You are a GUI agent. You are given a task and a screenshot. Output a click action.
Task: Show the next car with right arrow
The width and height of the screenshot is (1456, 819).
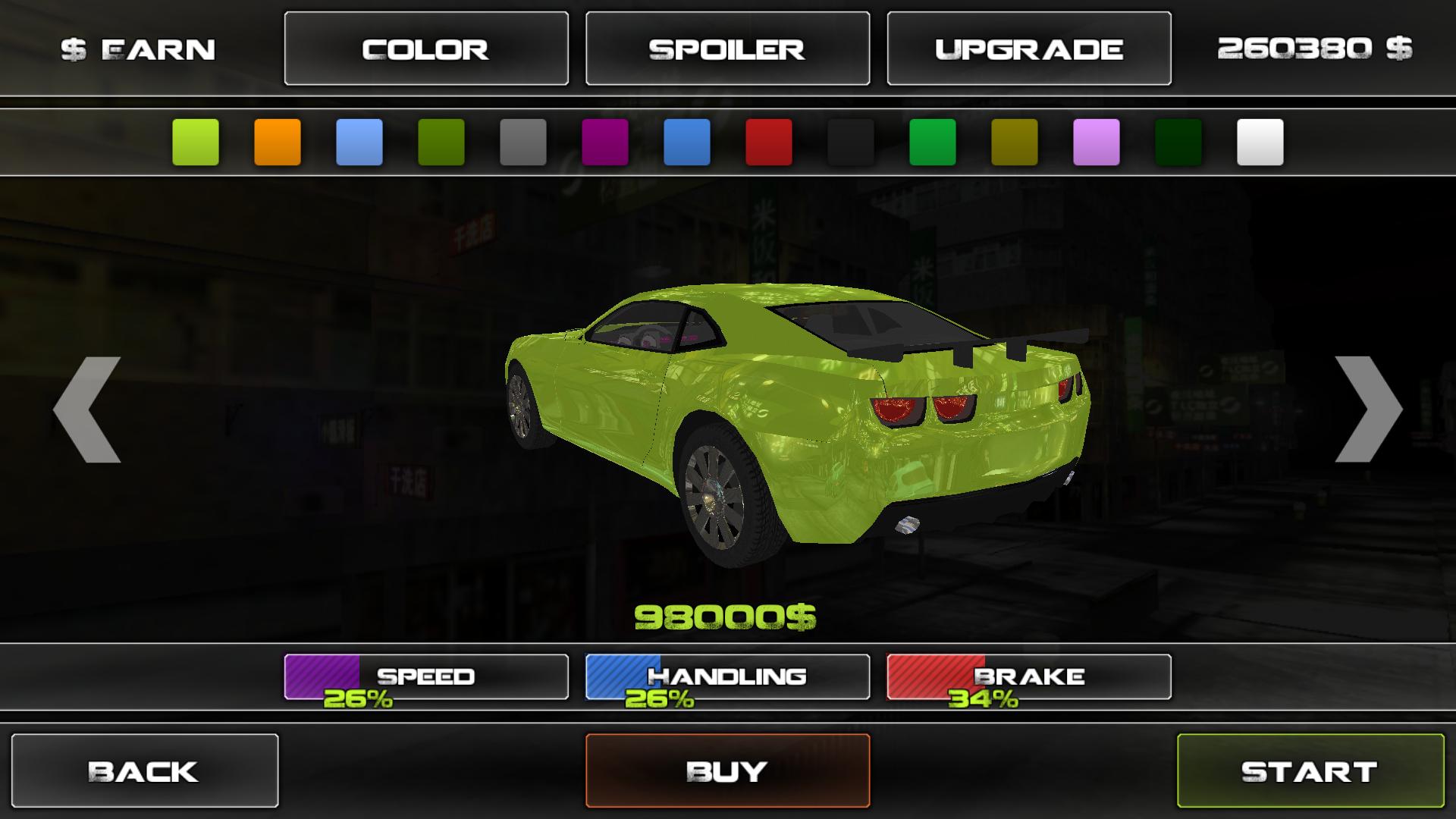pyautogui.click(x=1367, y=409)
